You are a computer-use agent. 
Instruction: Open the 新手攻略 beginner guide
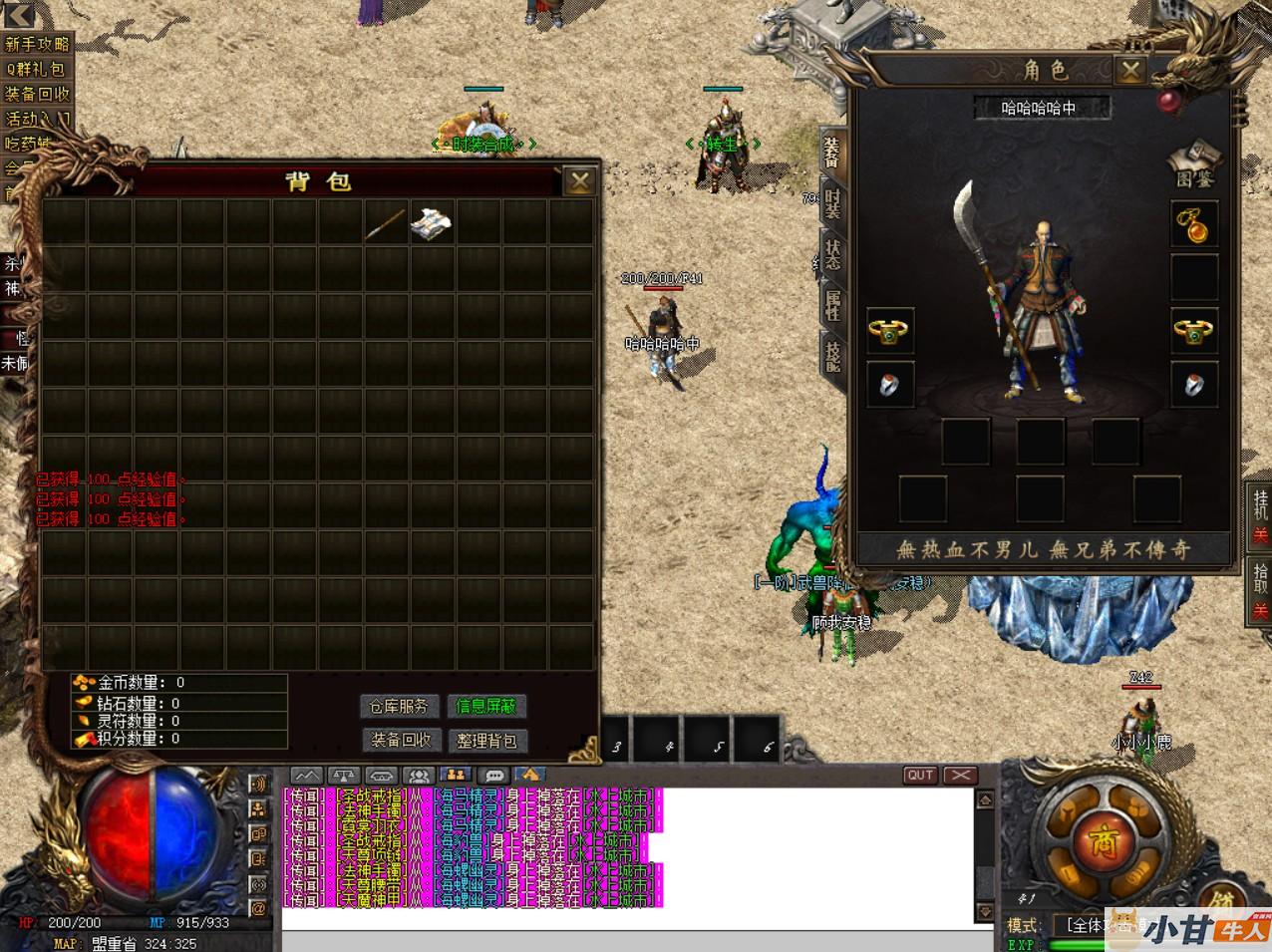coord(37,44)
